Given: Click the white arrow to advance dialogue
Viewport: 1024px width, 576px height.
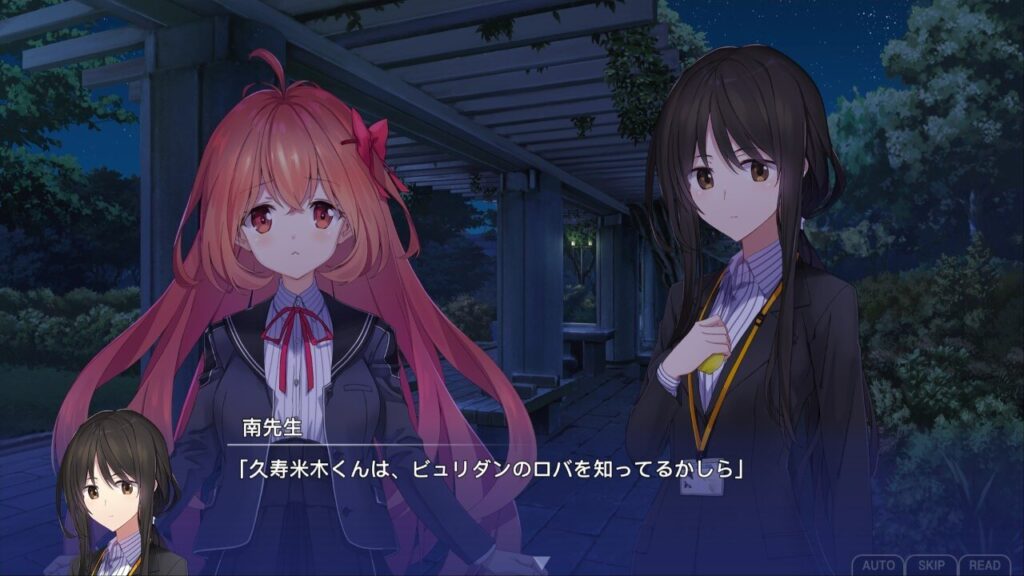Looking at the screenshot, I should point(541,564).
